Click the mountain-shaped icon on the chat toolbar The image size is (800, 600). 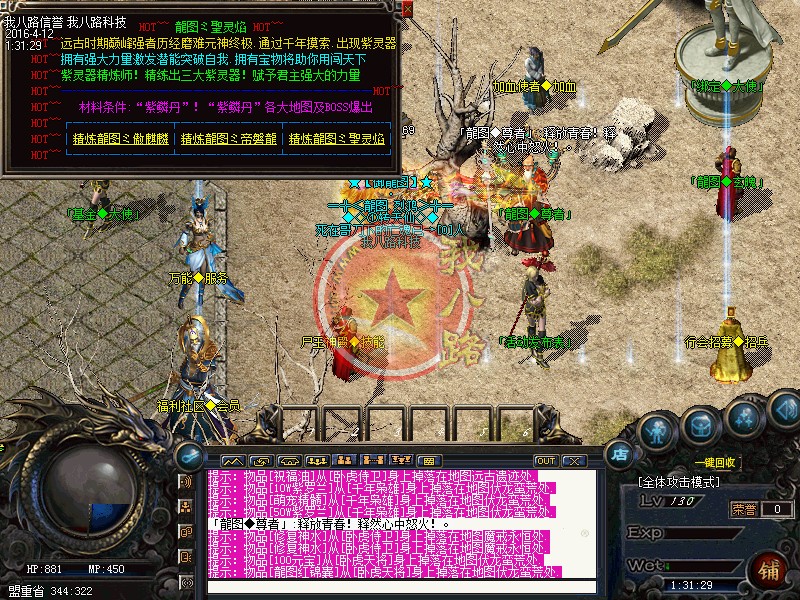click(233, 460)
